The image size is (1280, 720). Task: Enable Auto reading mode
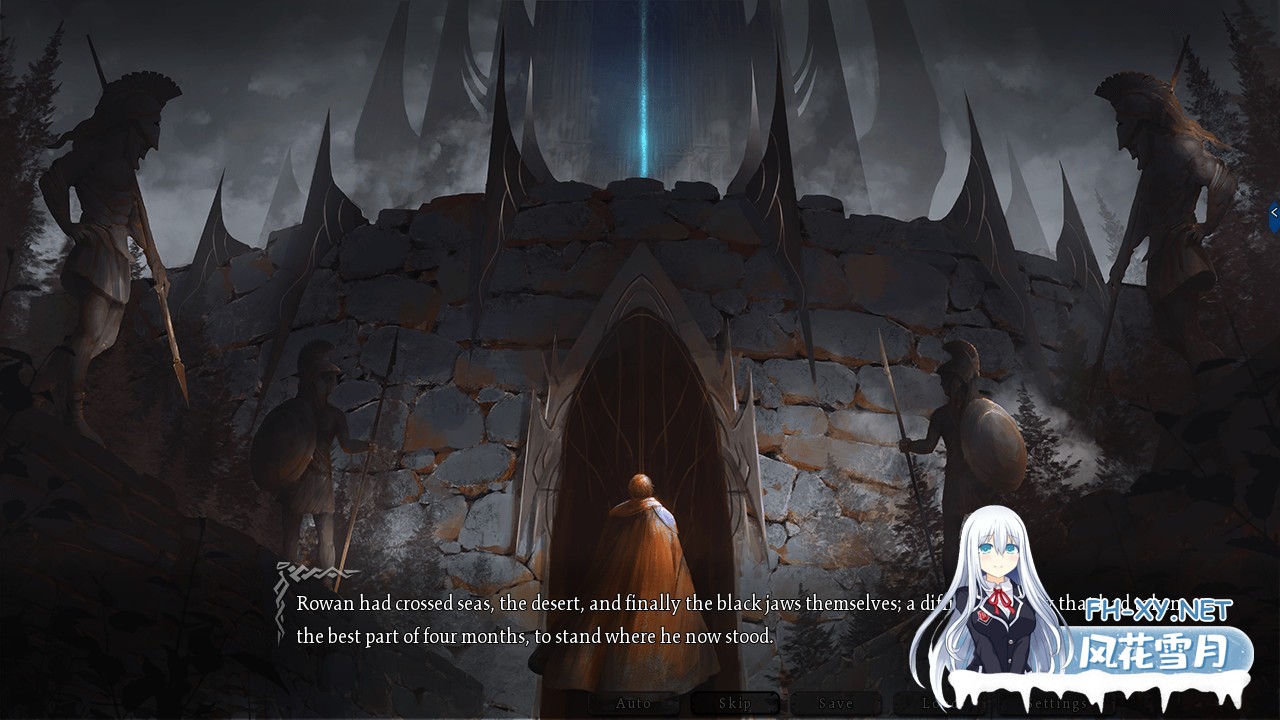tap(634, 703)
